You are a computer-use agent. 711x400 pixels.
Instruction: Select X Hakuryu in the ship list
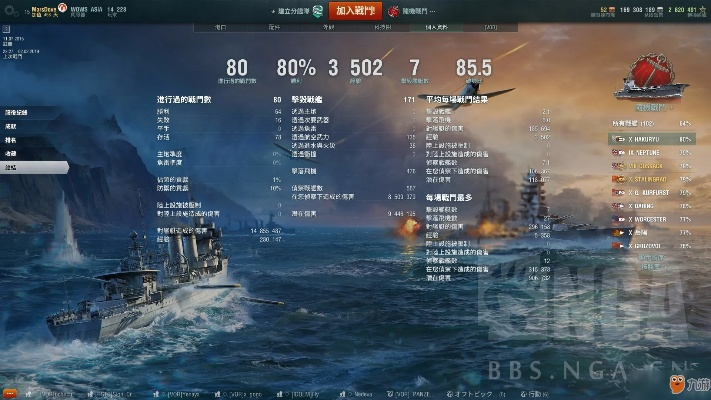click(x=648, y=139)
